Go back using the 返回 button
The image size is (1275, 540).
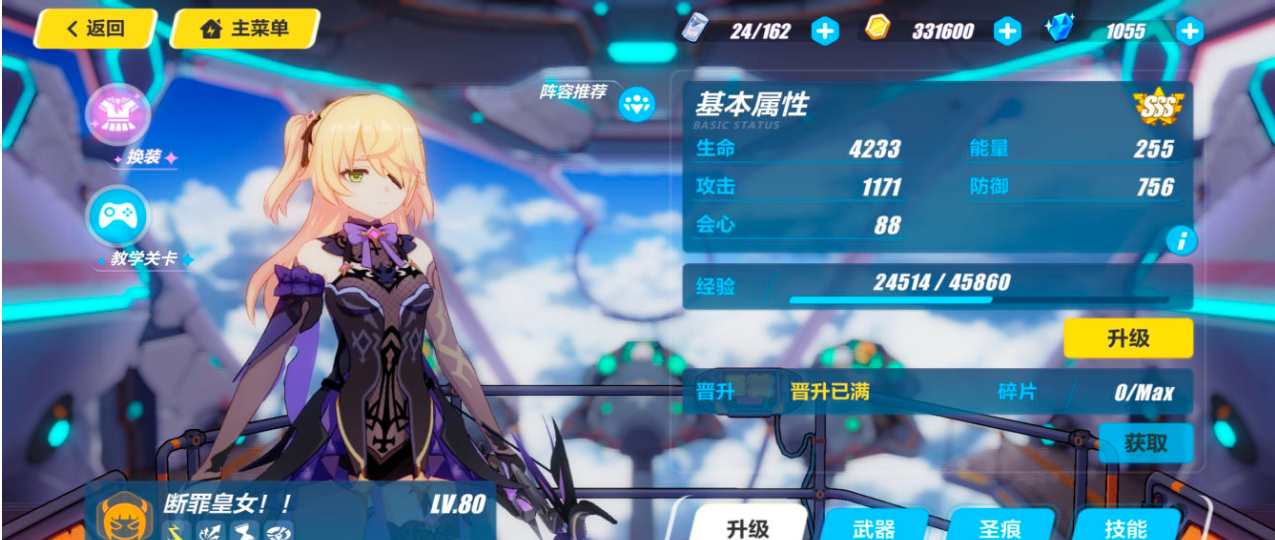click(95, 29)
